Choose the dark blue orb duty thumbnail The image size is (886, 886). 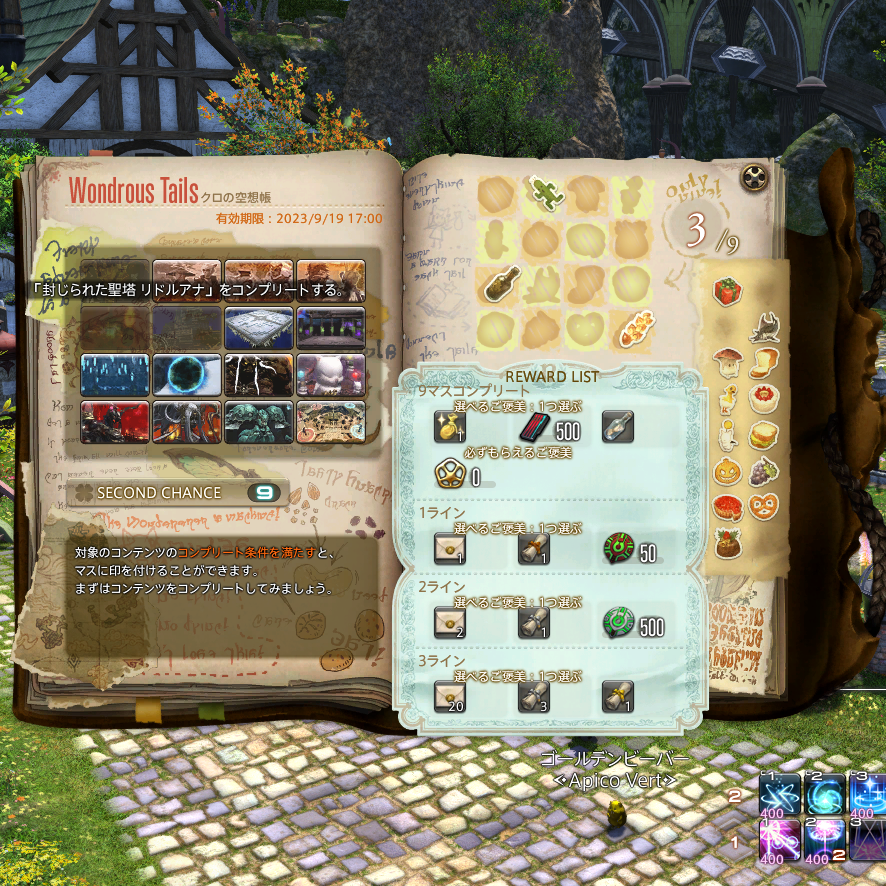pyautogui.click(x=187, y=375)
